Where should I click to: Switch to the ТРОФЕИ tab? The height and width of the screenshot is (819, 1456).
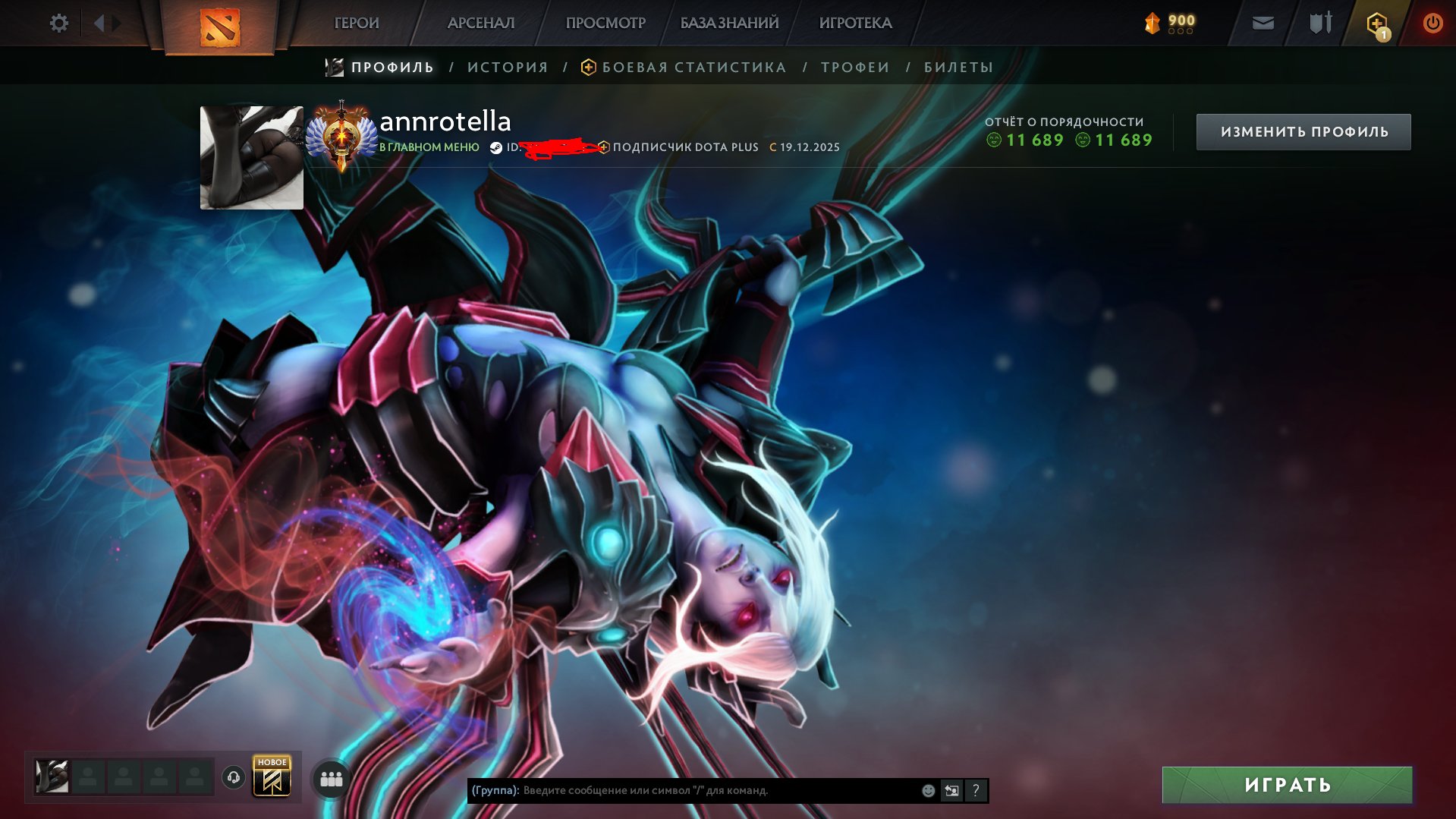click(x=854, y=67)
